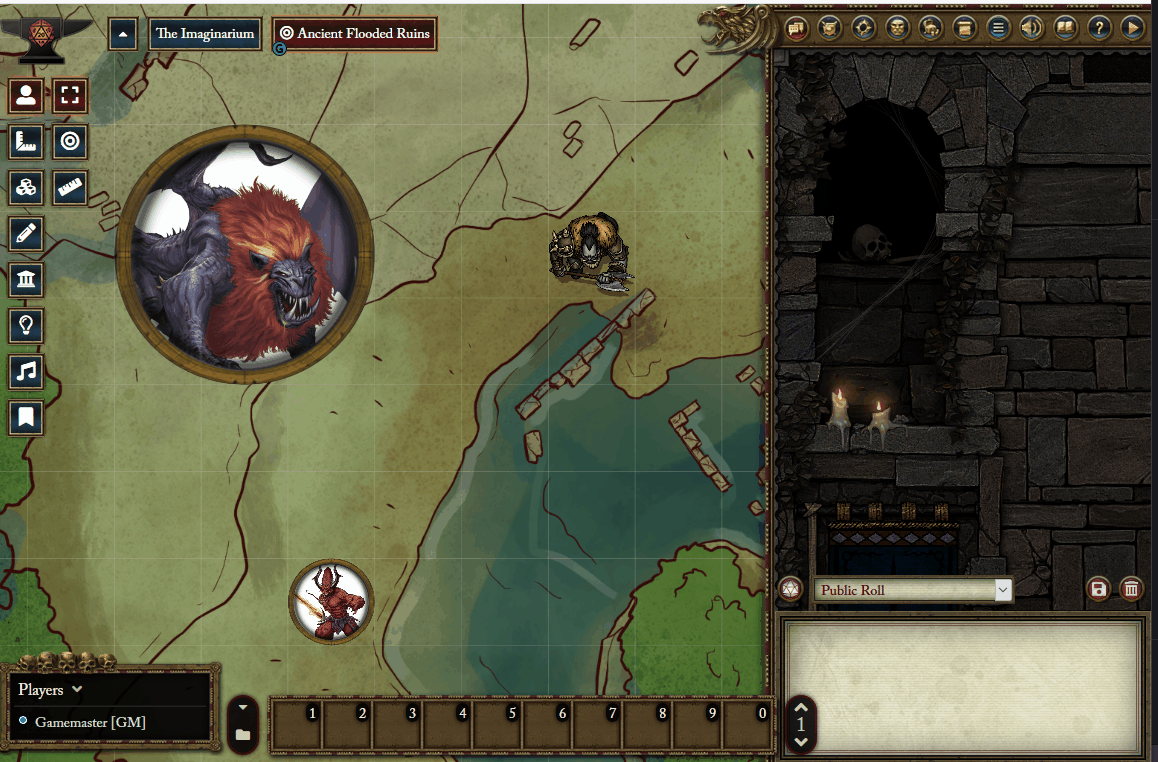Activate the square-bracket target selection tool
The width and height of the screenshot is (1158, 762).
click(70, 97)
